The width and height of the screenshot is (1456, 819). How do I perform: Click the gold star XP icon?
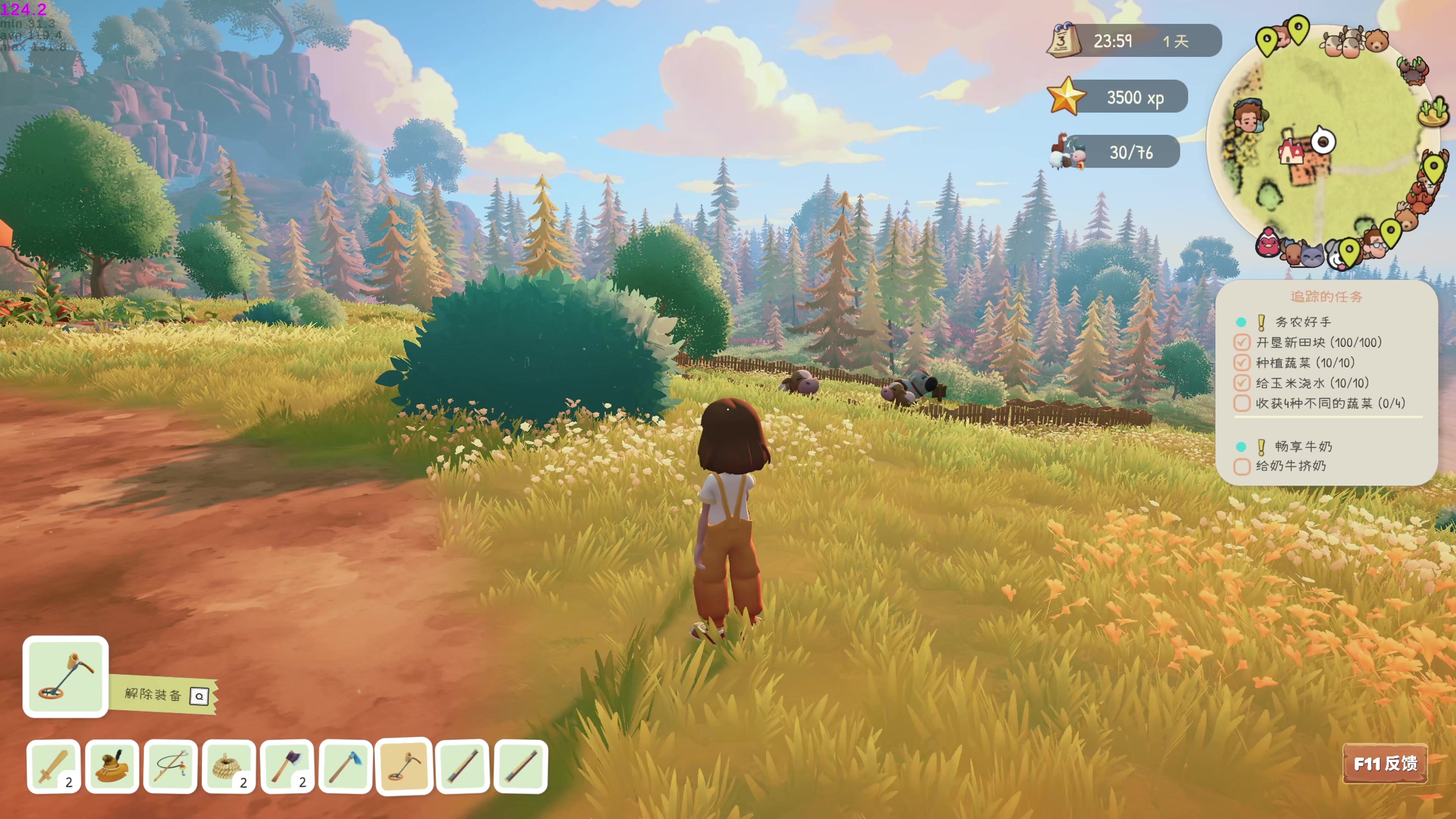(x=1066, y=97)
